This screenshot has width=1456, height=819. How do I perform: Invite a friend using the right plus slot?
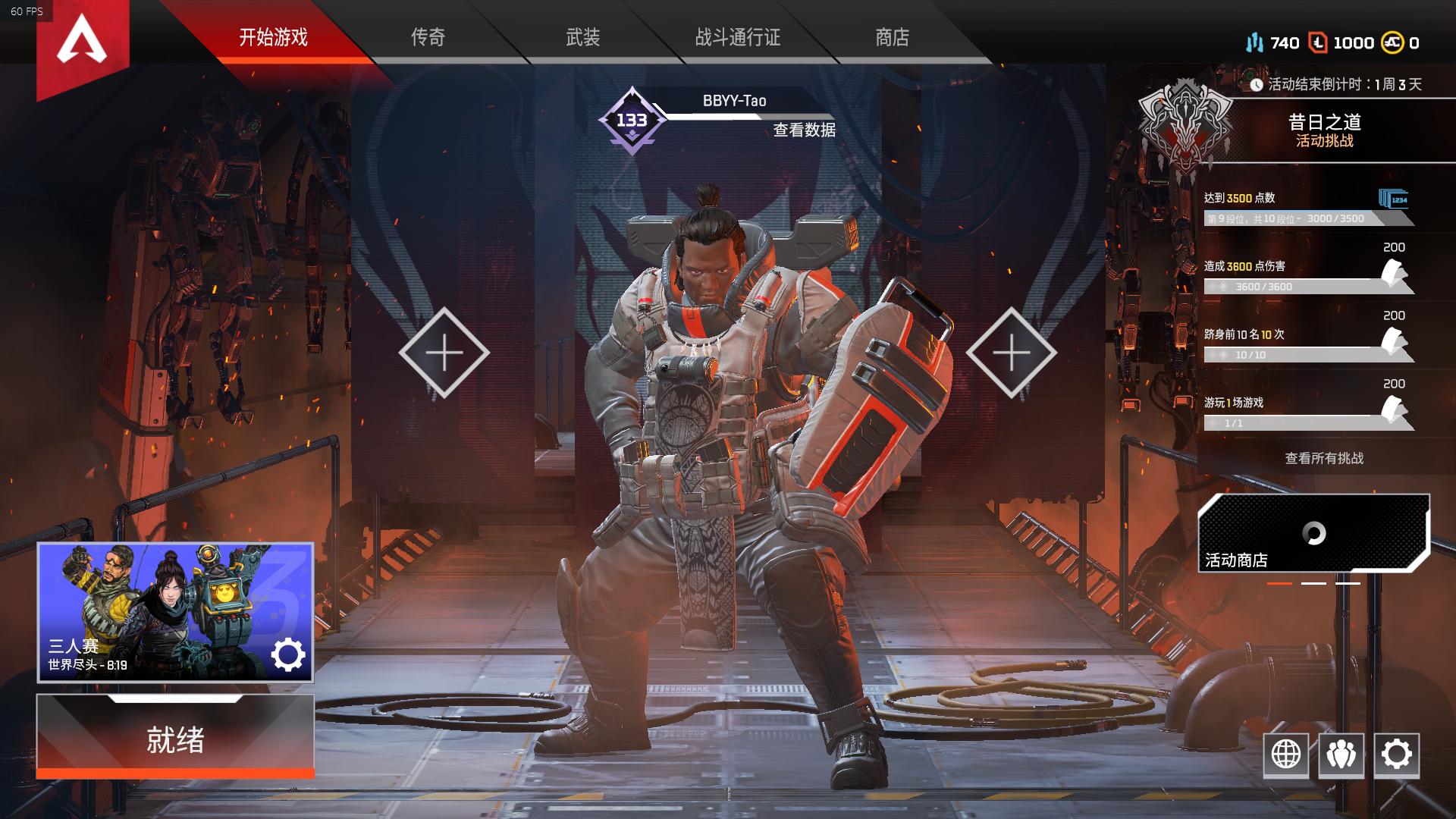click(1011, 353)
